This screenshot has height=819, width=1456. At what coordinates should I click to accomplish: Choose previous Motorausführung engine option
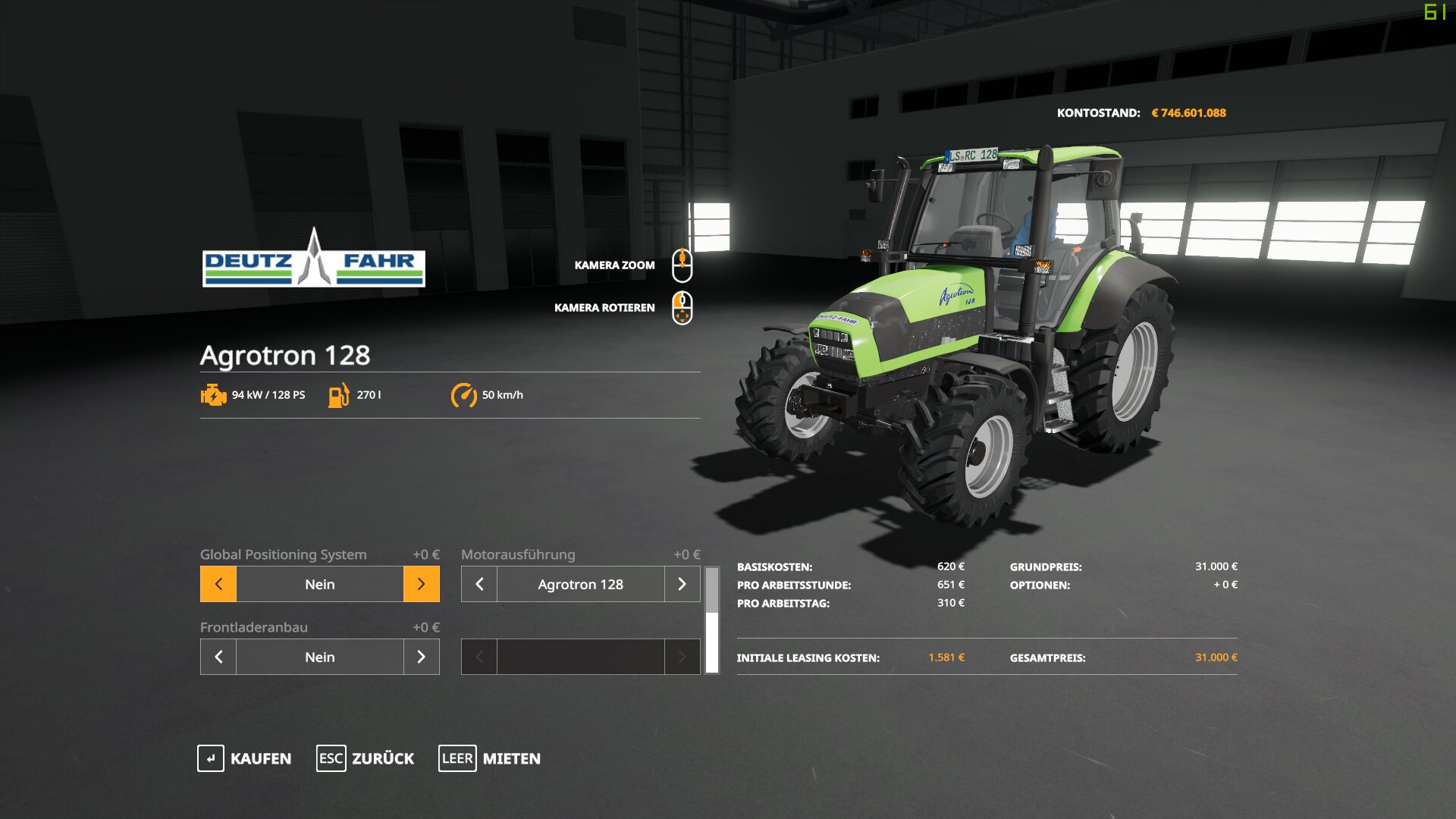point(479,584)
